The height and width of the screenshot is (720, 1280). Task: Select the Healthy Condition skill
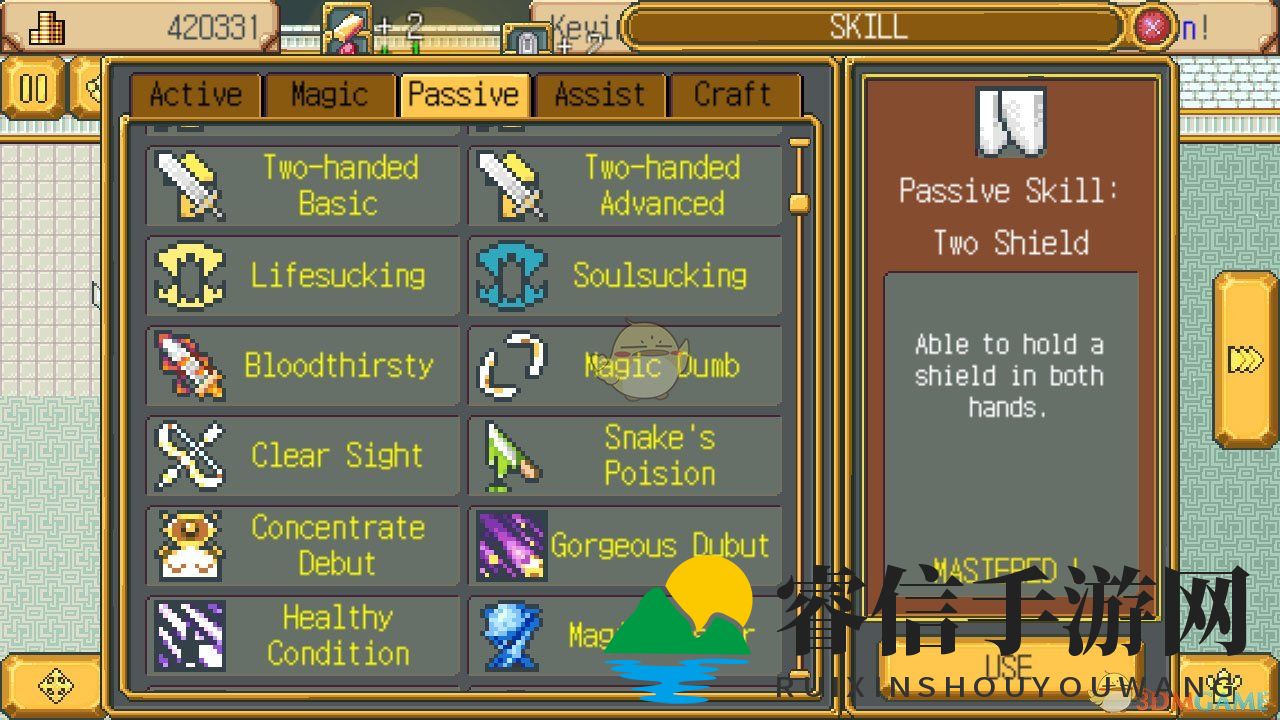coord(302,636)
